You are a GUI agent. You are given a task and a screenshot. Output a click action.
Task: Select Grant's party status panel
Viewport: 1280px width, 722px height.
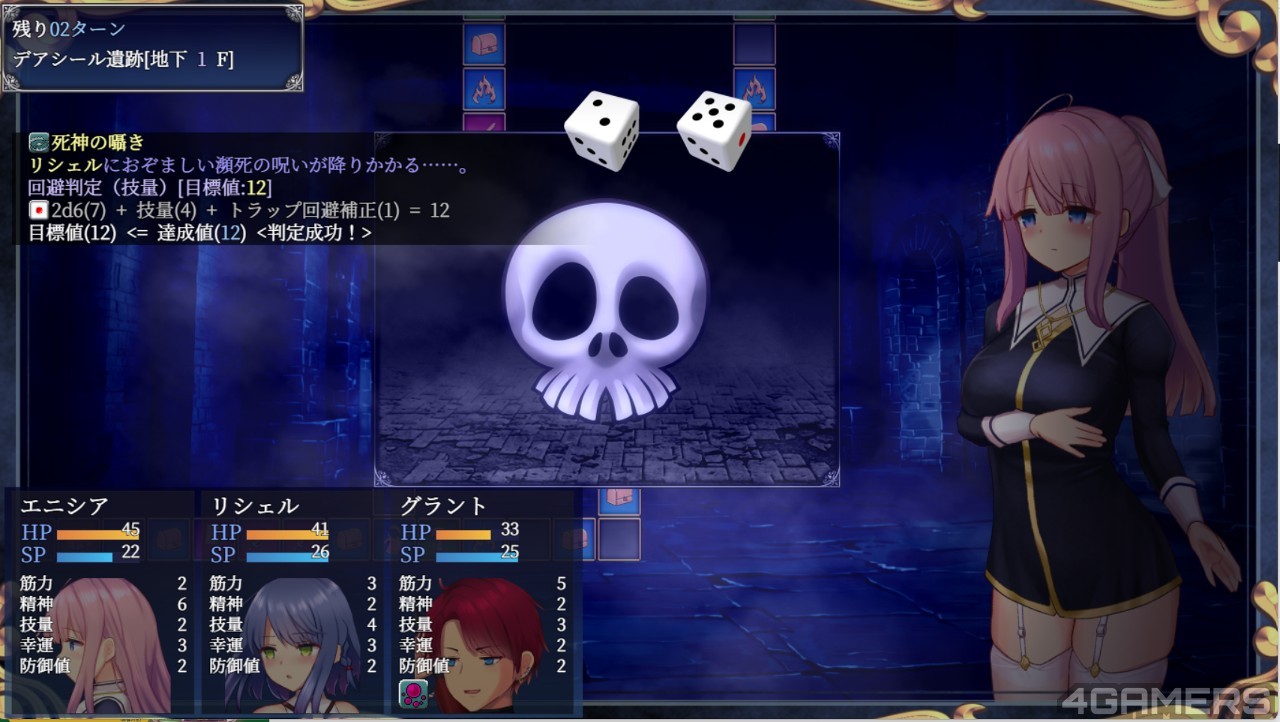pyautogui.click(x=480, y=600)
